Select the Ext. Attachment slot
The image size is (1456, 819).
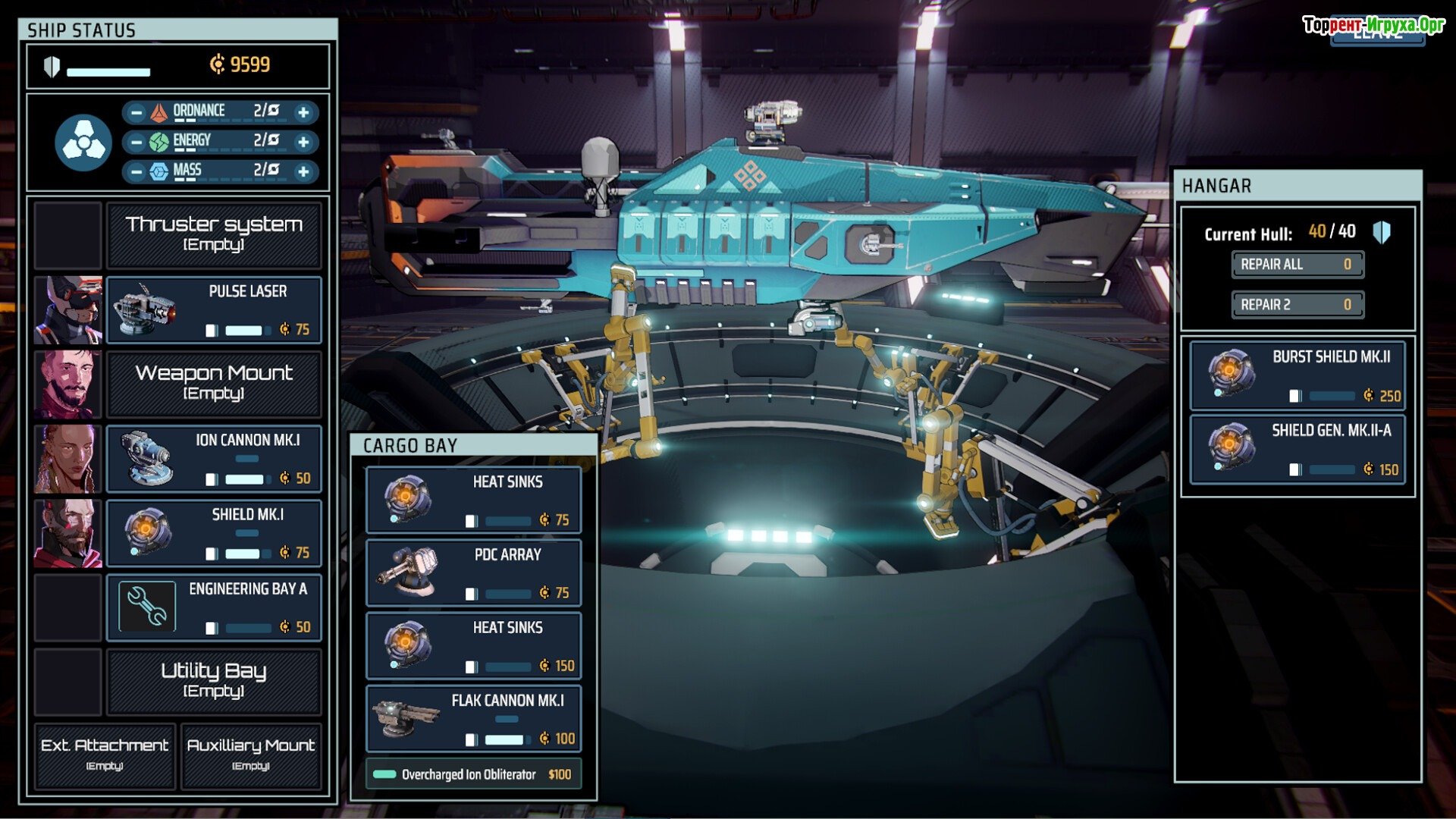pos(105,755)
